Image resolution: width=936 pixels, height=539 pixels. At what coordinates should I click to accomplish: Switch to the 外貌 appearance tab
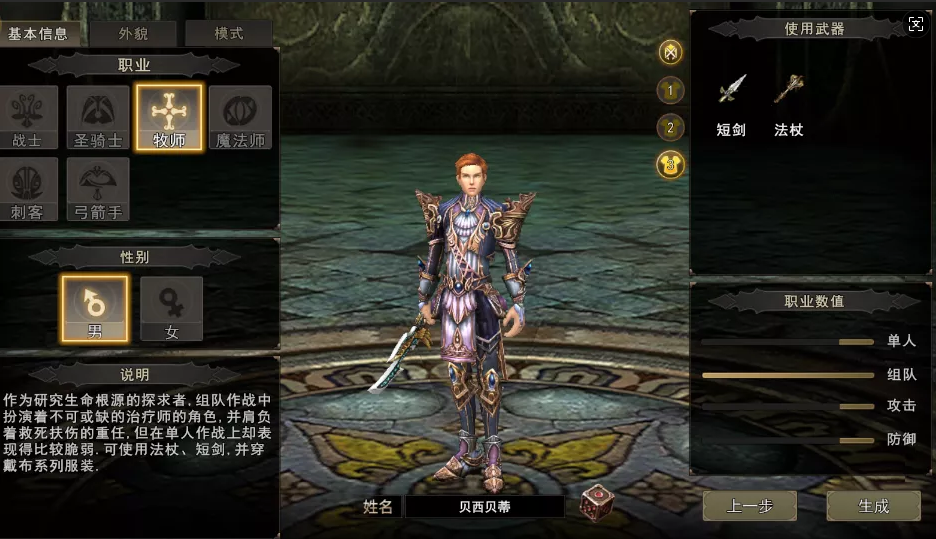coord(133,33)
